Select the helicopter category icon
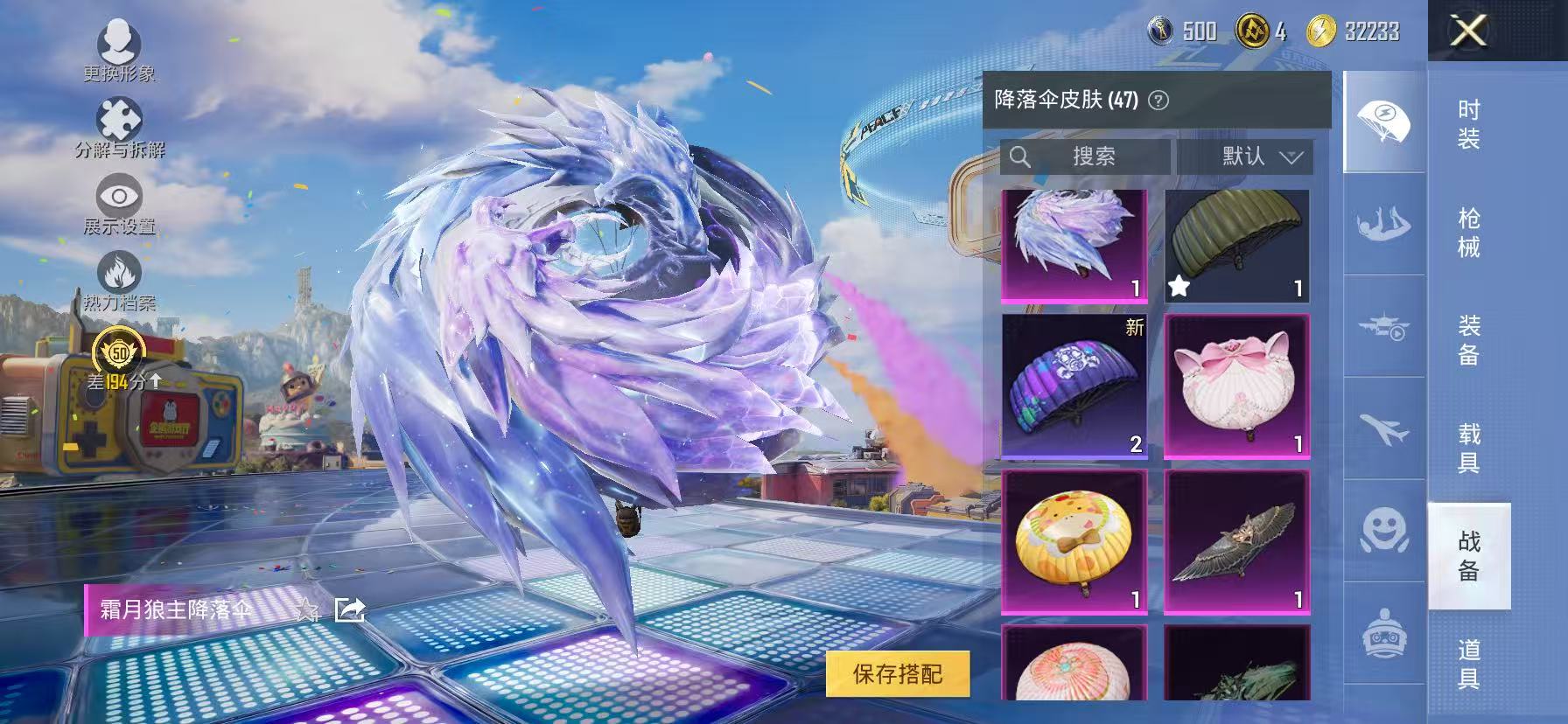 [x=1383, y=328]
